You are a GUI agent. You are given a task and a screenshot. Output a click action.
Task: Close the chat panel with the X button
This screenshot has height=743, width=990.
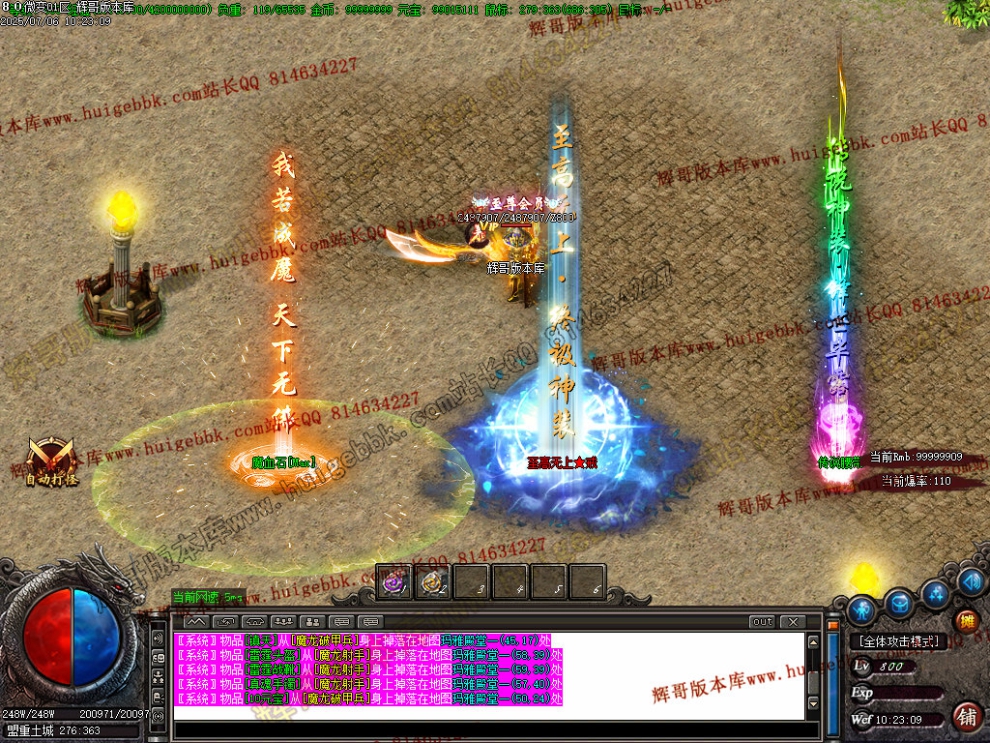tap(791, 622)
